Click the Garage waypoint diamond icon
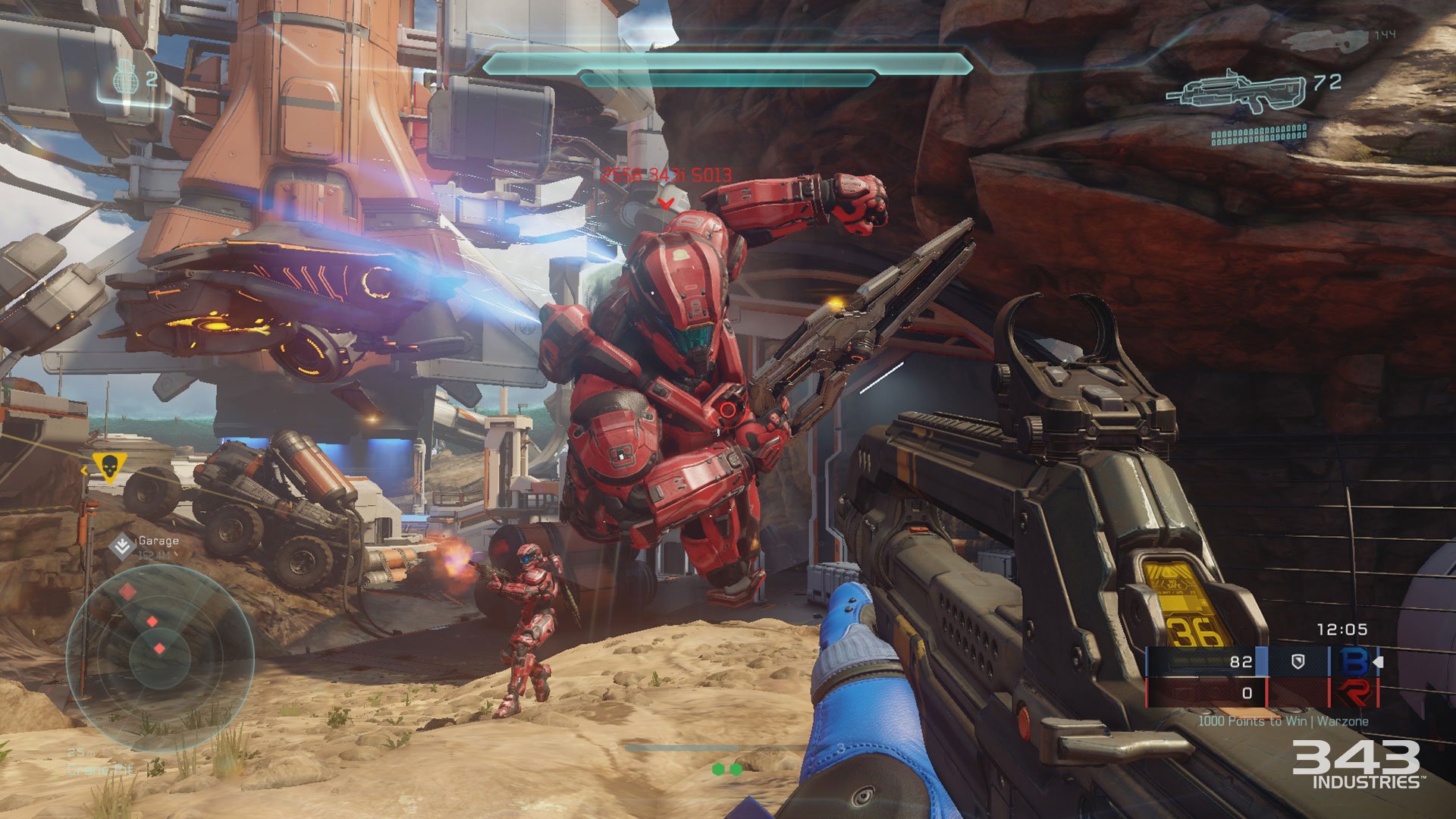The width and height of the screenshot is (1456, 819). coord(121,544)
